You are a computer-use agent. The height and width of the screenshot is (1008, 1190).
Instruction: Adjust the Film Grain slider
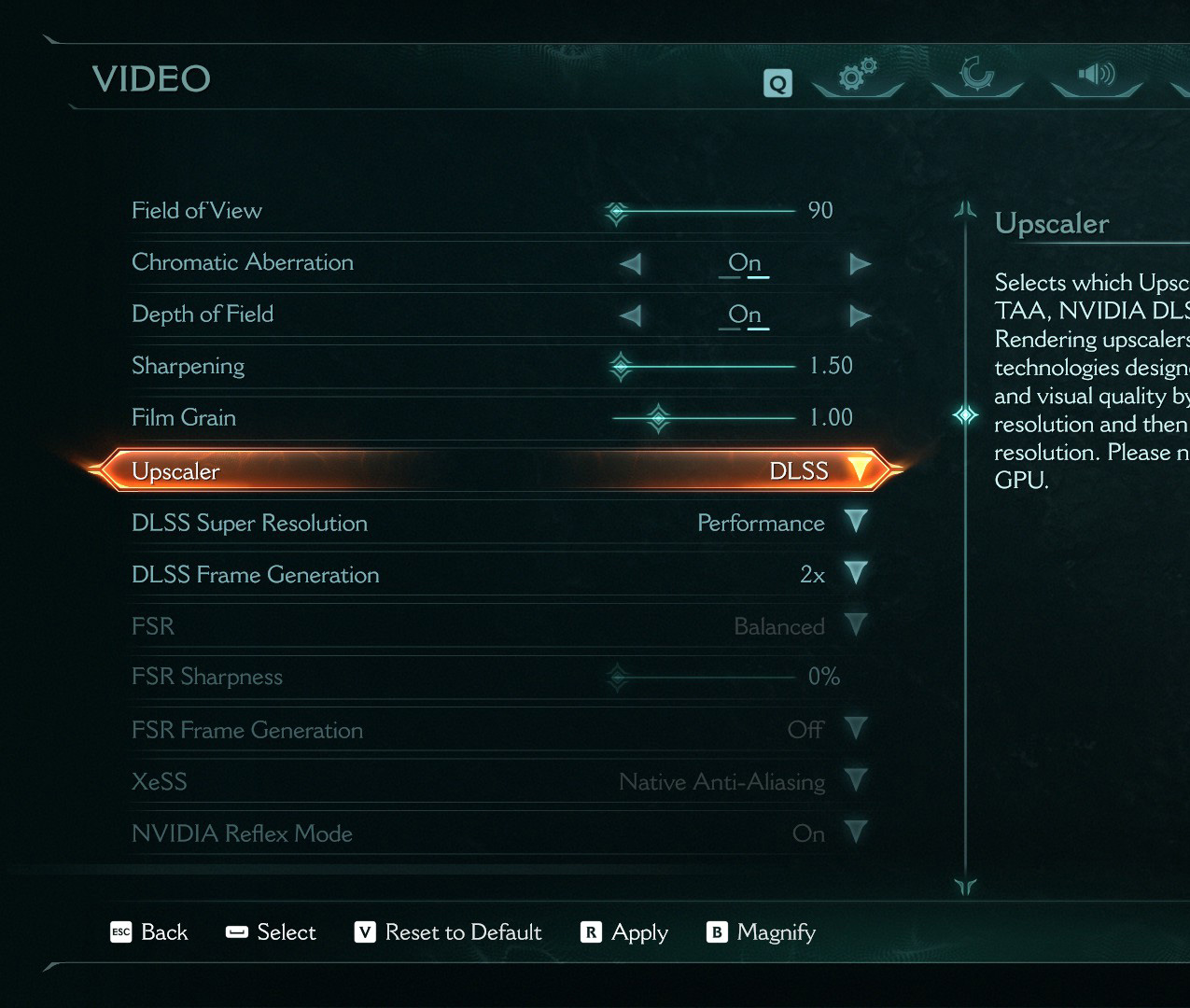point(658,417)
